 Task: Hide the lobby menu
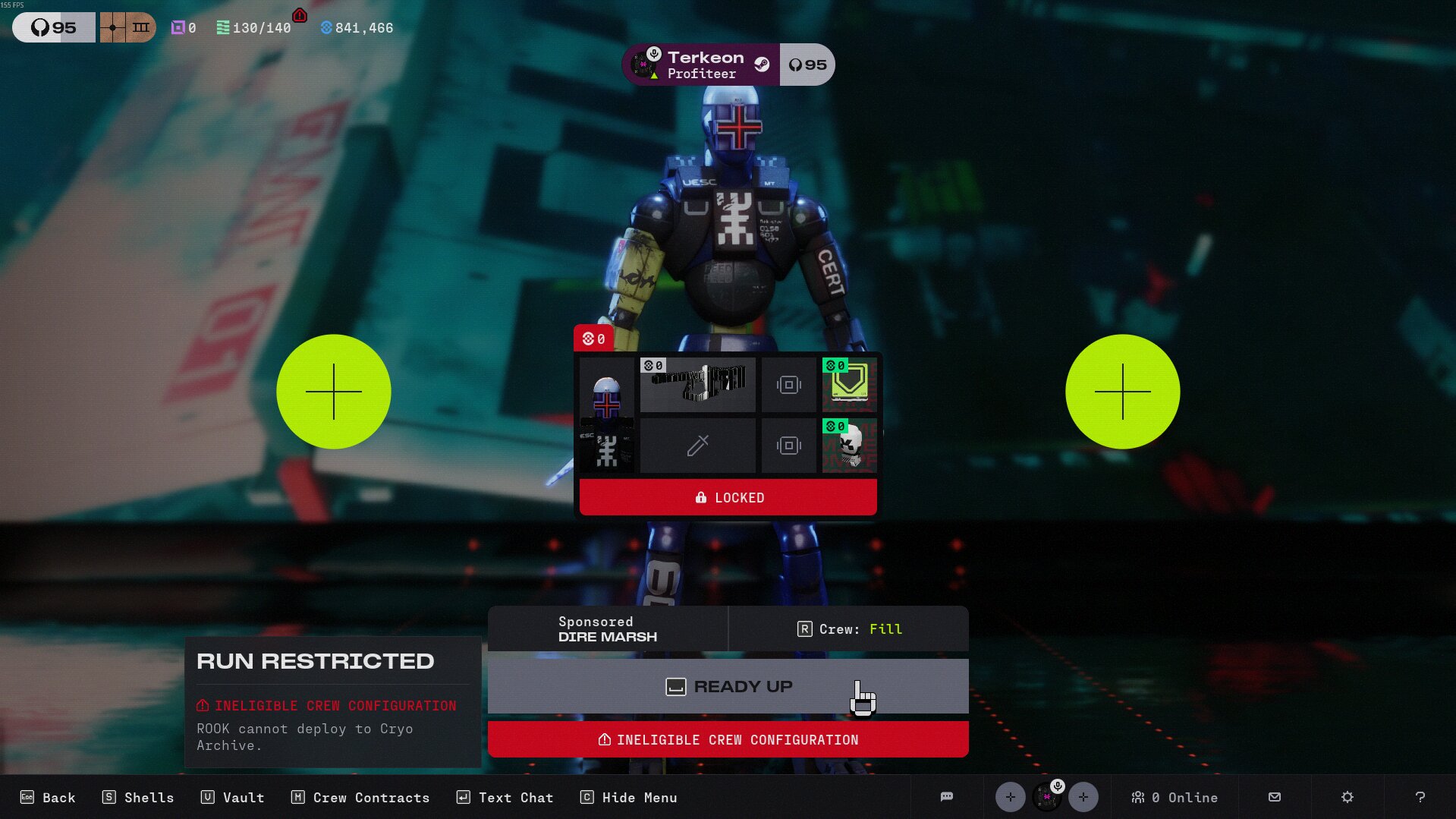click(x=629, y=798)
